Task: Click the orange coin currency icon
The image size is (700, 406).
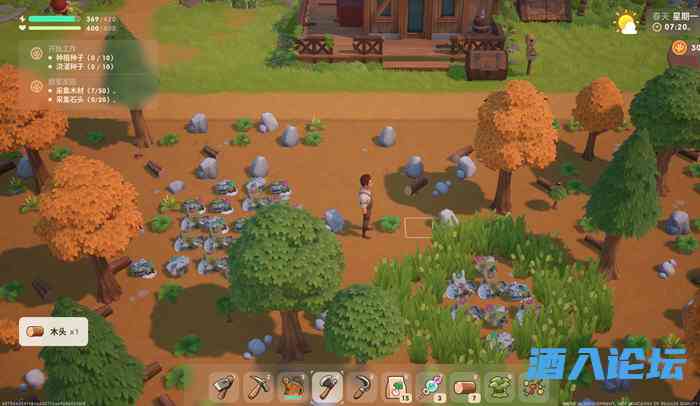Action: (x=682, y=47)
